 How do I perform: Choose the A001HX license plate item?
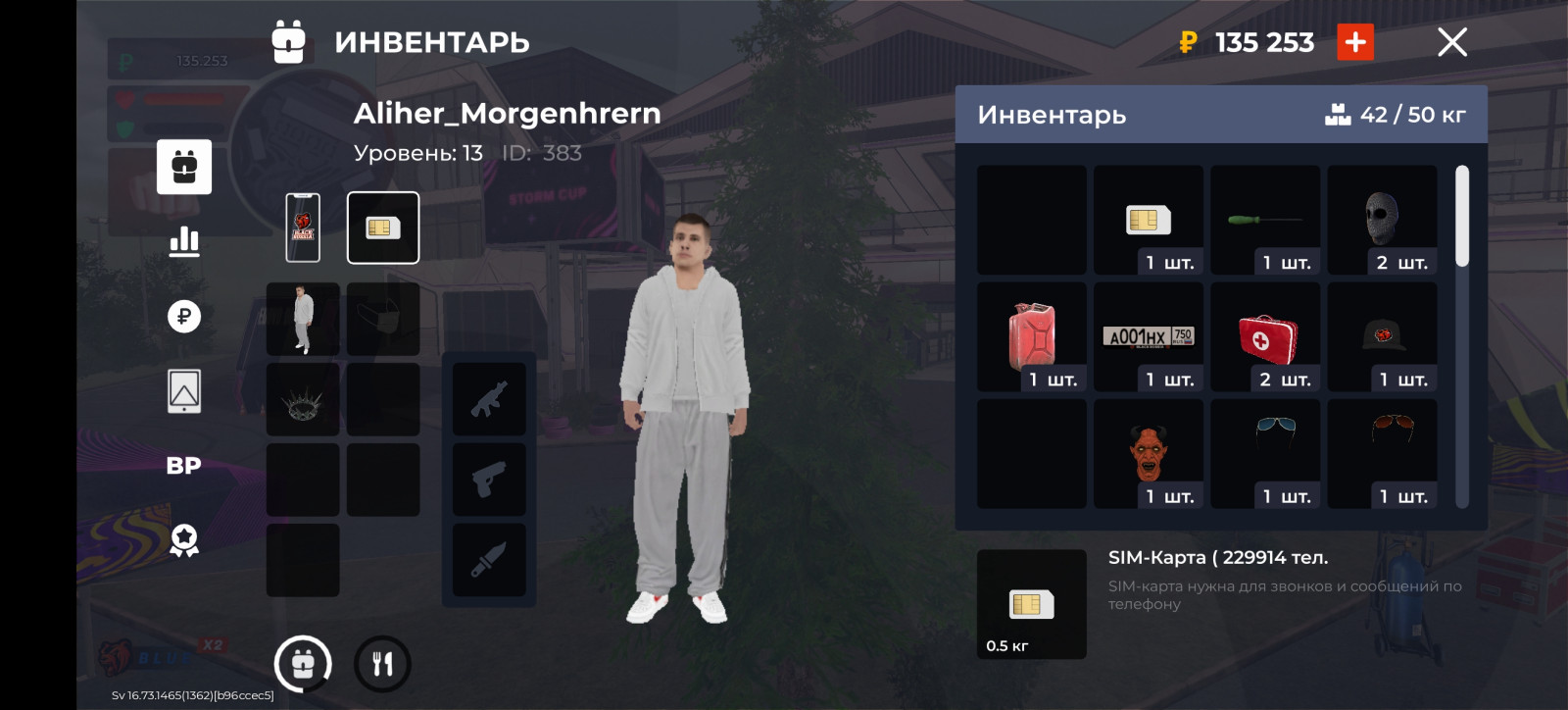[x=1149, y=336]
